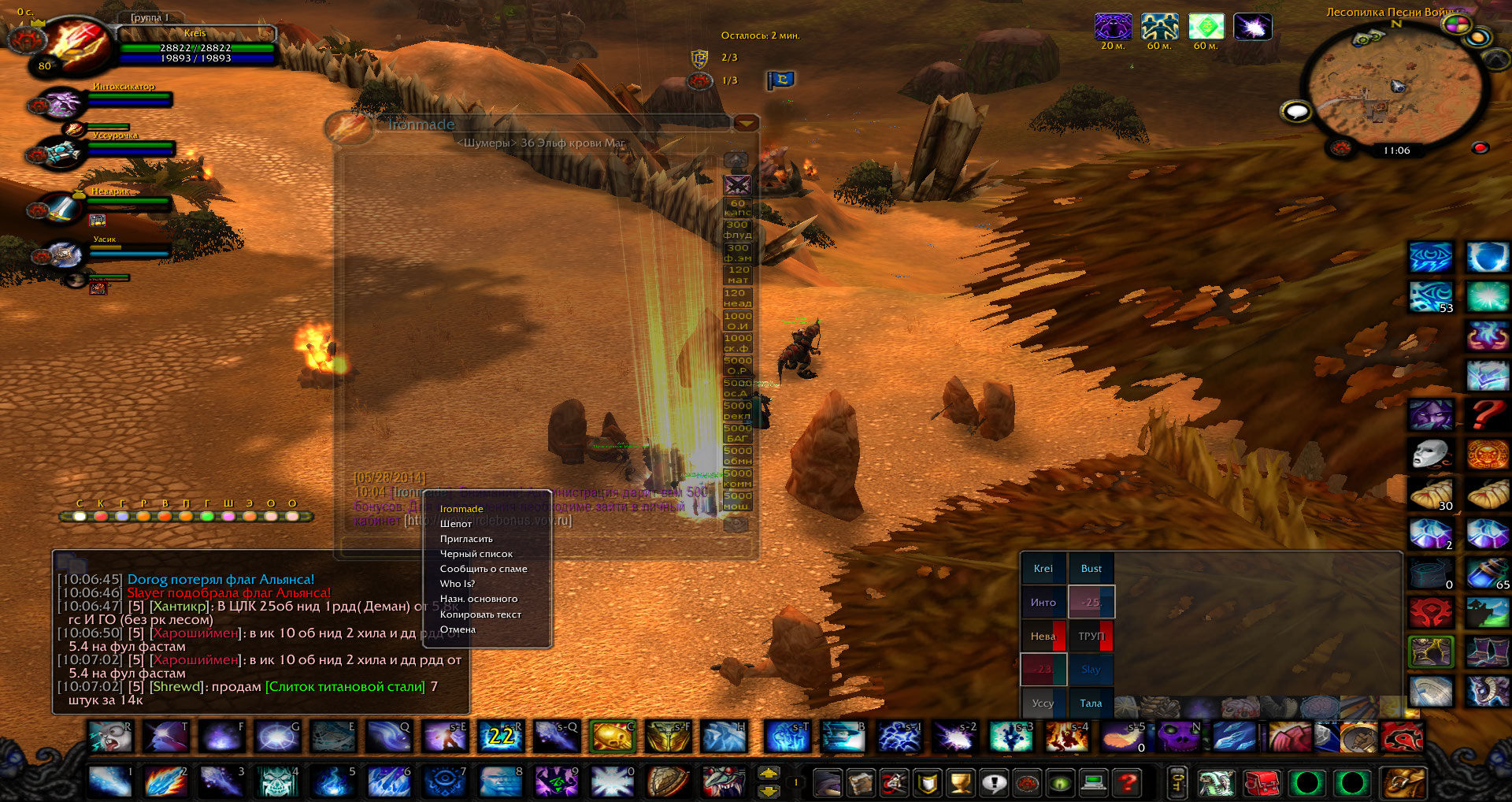Open the red question mark help button

pos(1128,783)
